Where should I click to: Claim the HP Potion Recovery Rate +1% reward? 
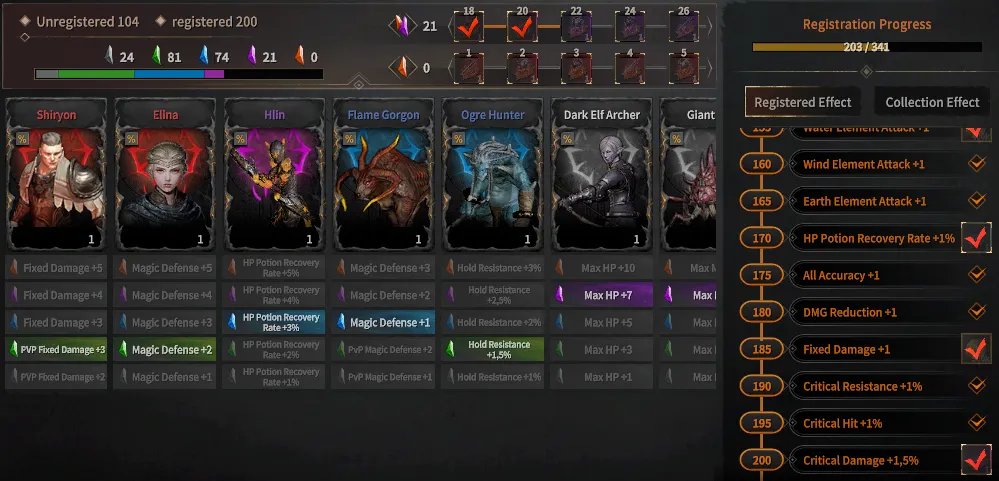coord(975,238)
